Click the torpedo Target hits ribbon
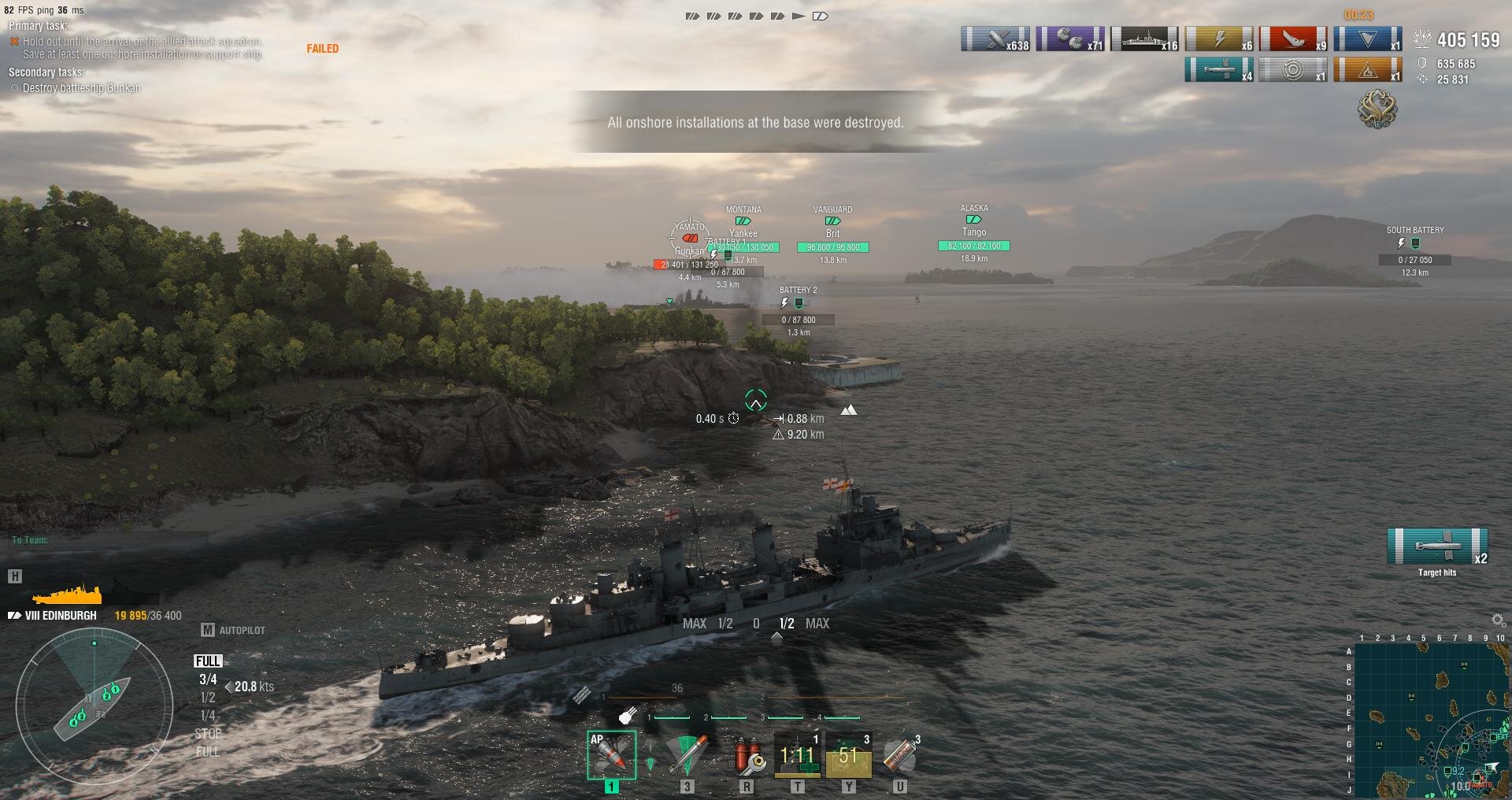 (x=1437, y=546)
